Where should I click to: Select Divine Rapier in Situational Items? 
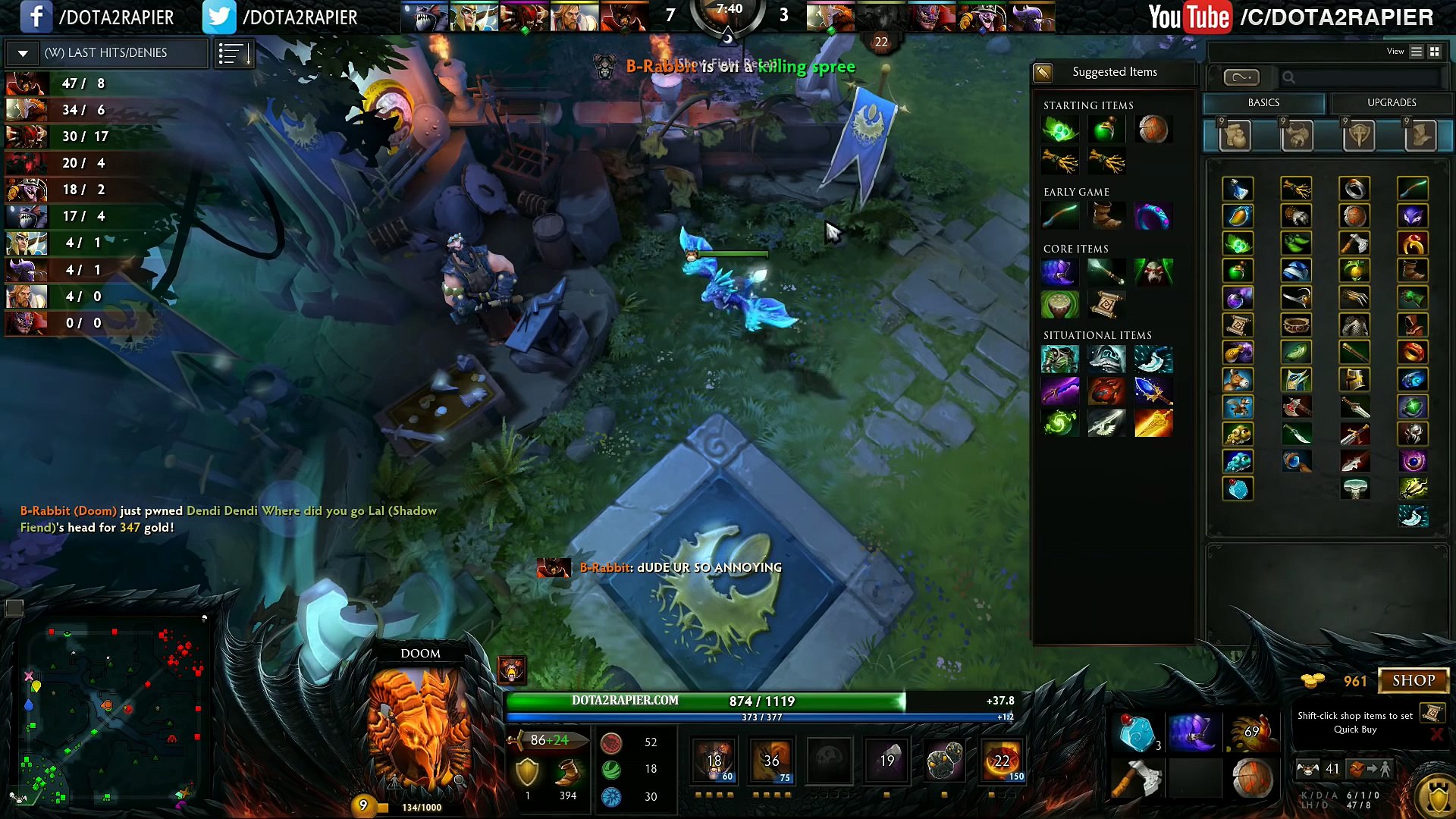click(x=1153, y=423)
